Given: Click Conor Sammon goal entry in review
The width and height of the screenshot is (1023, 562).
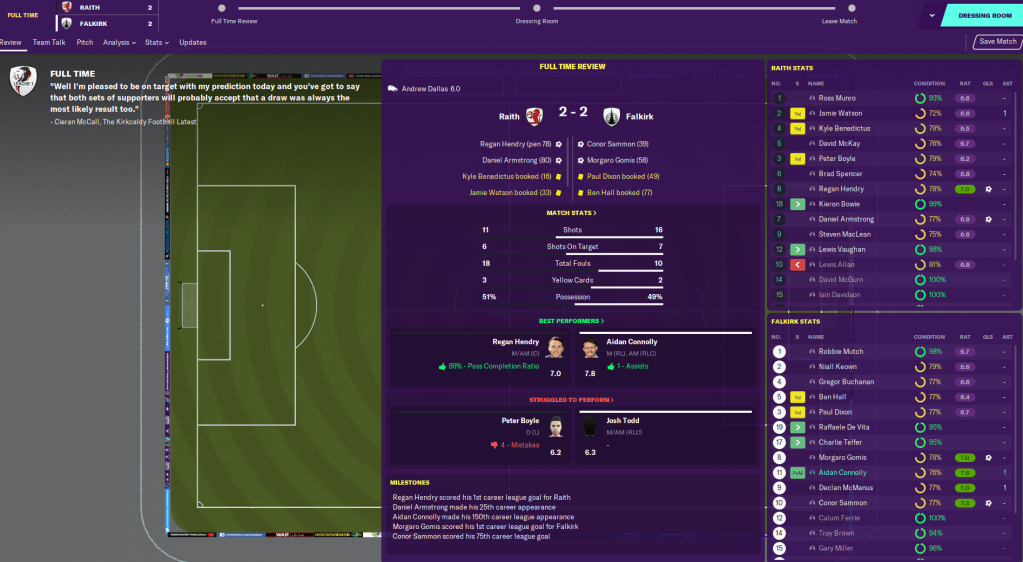Looking at the screenshot, I should 617,144.
